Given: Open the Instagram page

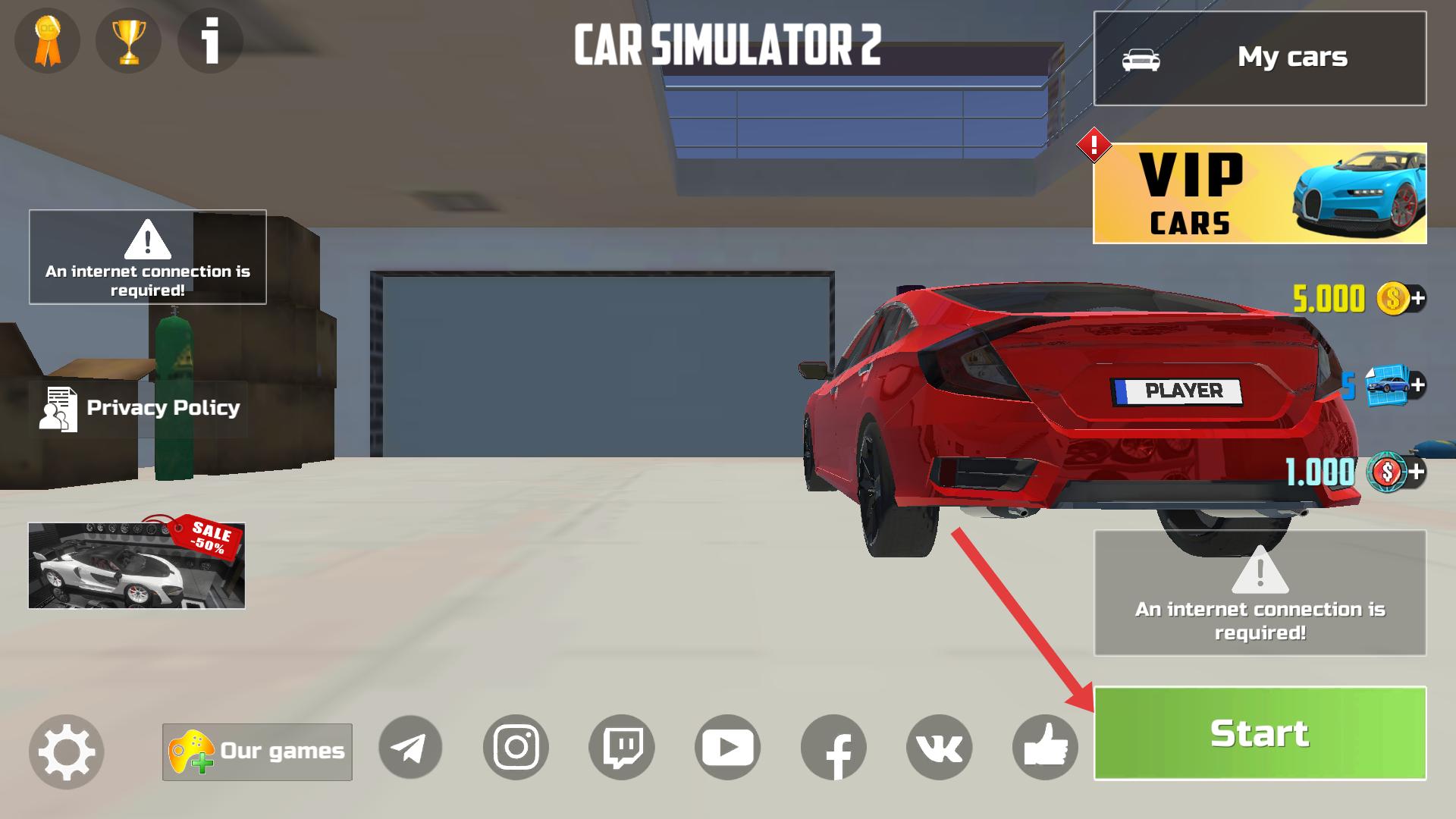Looking at the screenshot, I should [516, 748].
